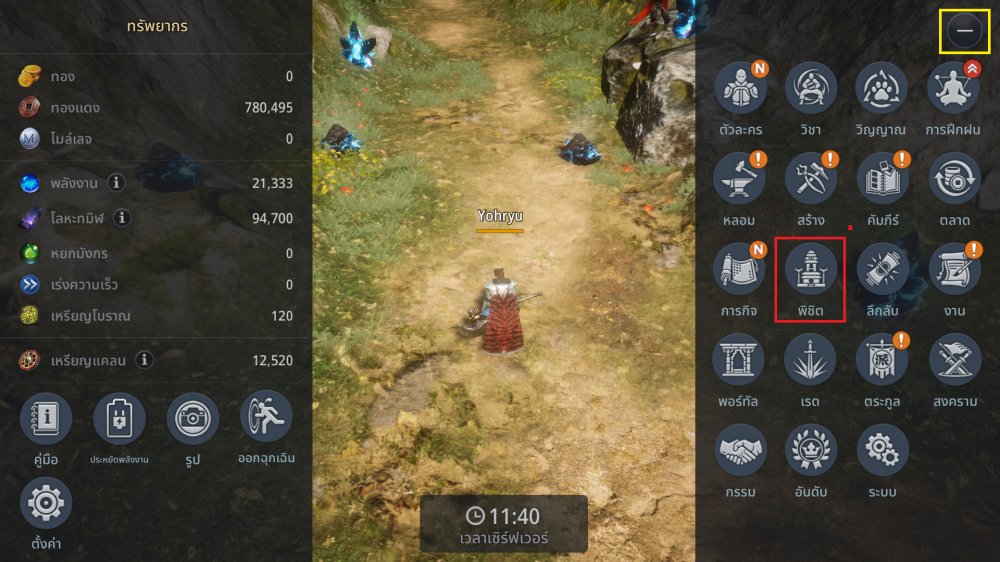Open the ตระกูล clan menu

[x=881, y=359]
